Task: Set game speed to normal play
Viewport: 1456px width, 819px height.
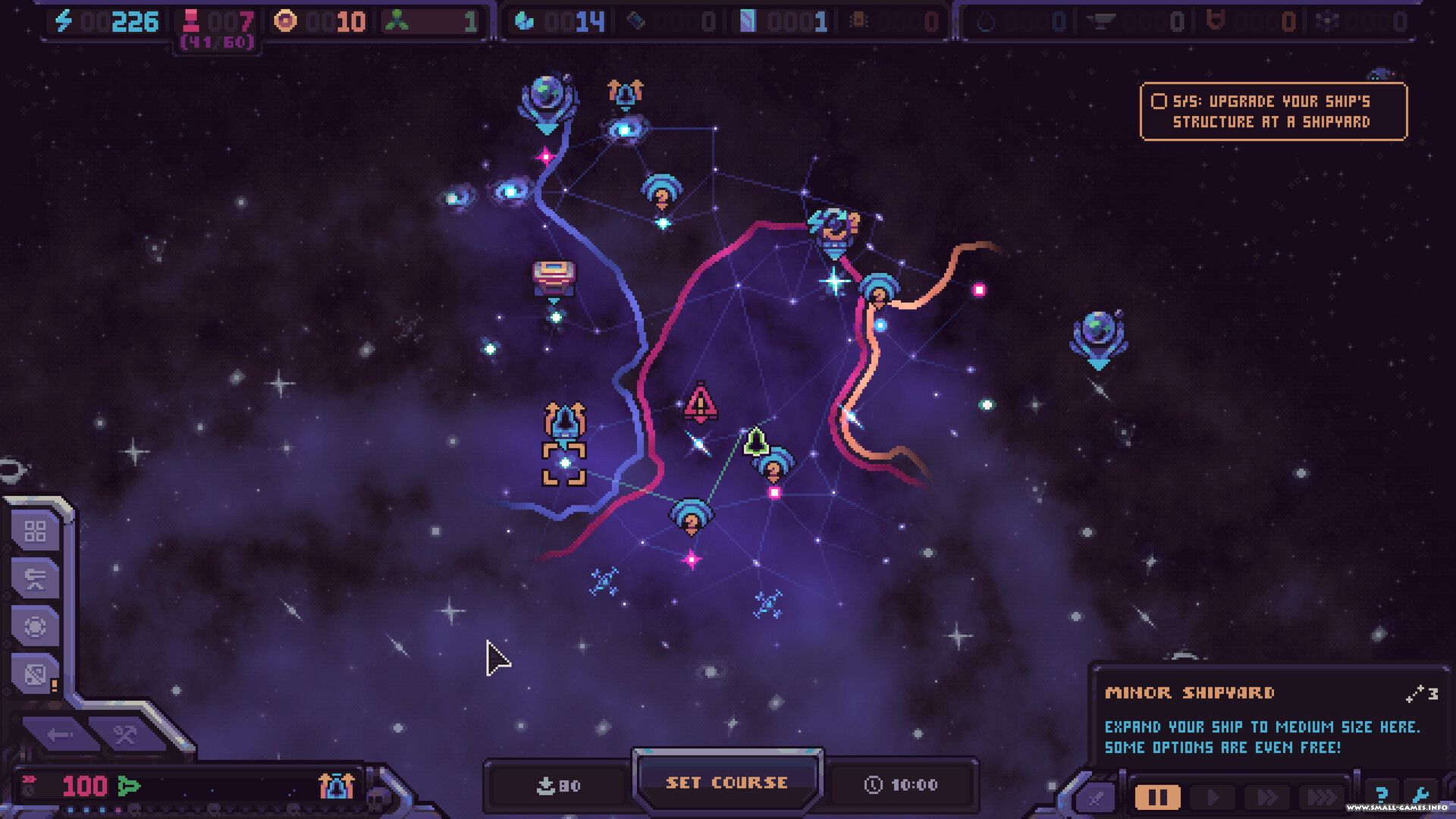Action: pyautogui.click(x=1213, y=797)
